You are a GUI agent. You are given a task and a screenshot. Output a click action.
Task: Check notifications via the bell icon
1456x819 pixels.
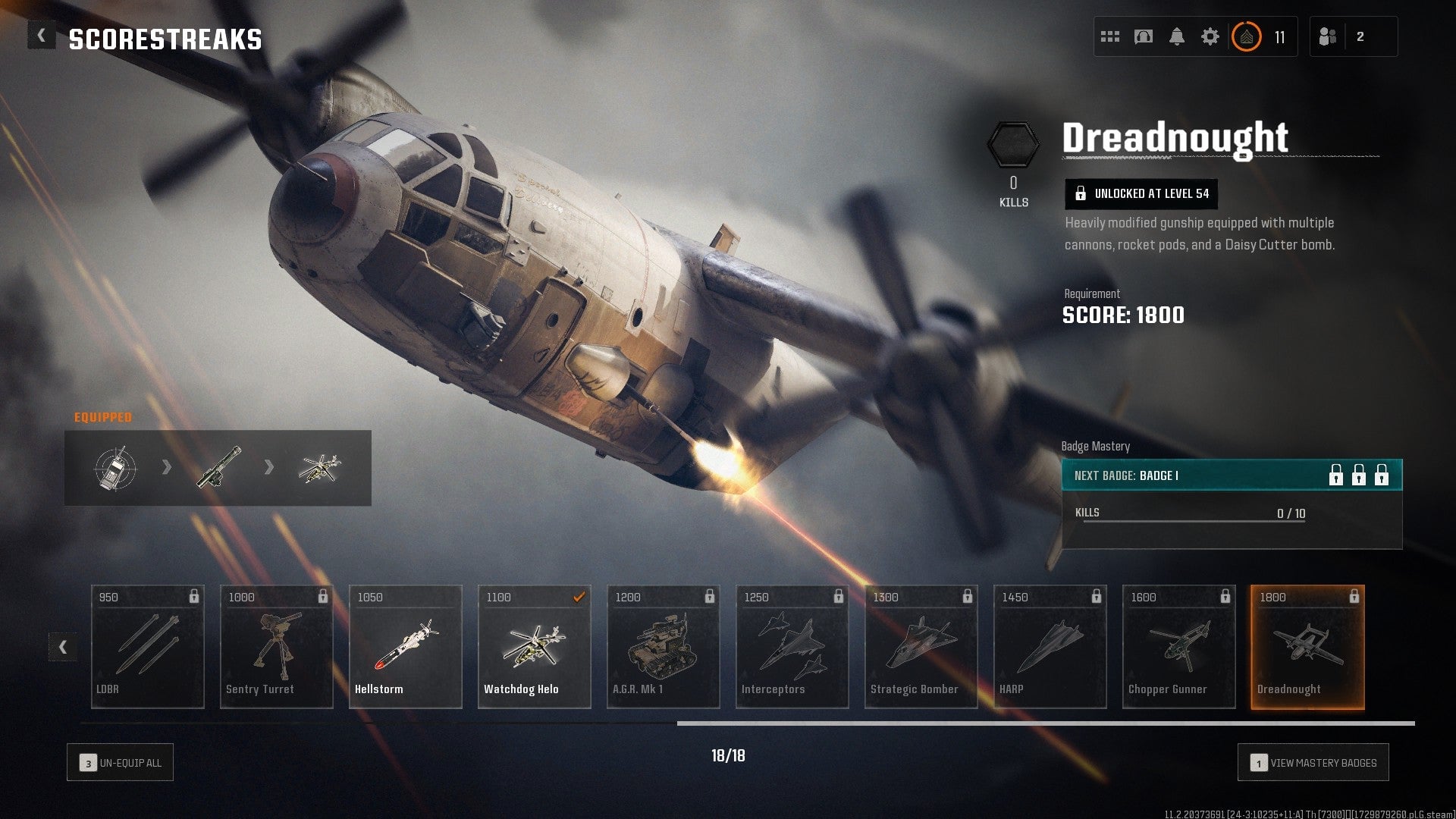coord(1177,36)
